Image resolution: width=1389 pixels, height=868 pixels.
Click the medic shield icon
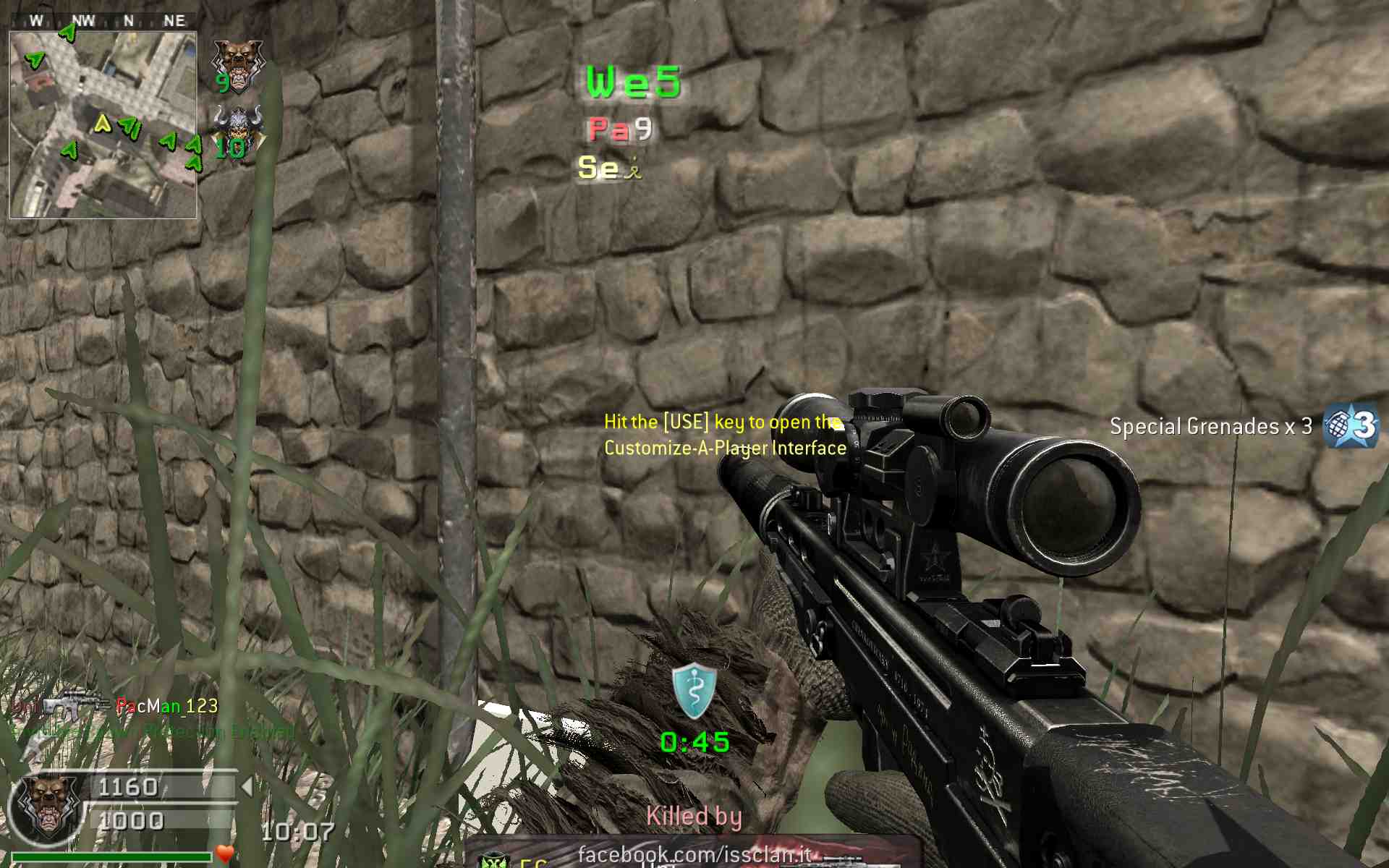click(x=694, y=690)
